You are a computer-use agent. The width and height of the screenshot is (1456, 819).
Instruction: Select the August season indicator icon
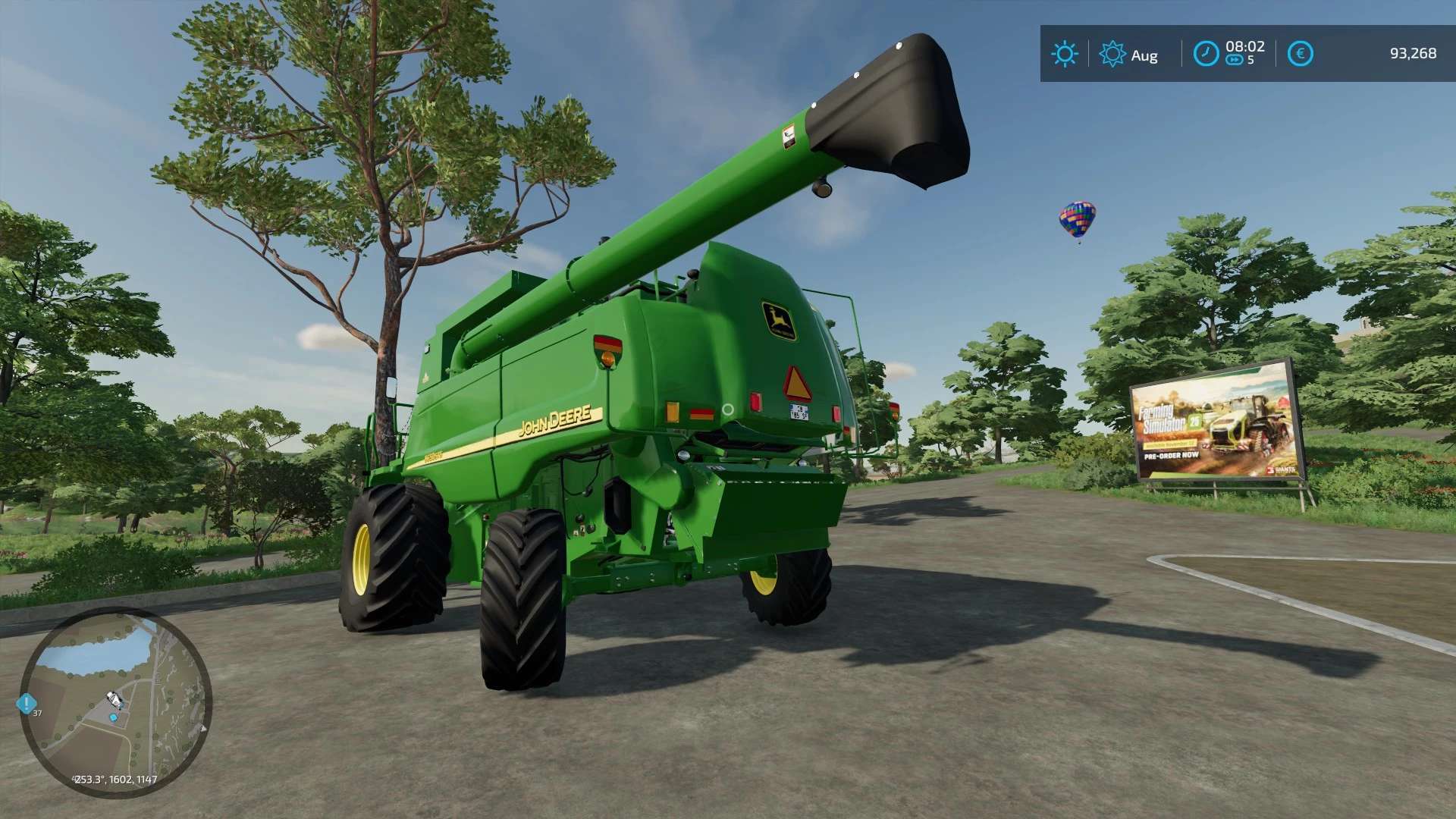coord(1112,54)
